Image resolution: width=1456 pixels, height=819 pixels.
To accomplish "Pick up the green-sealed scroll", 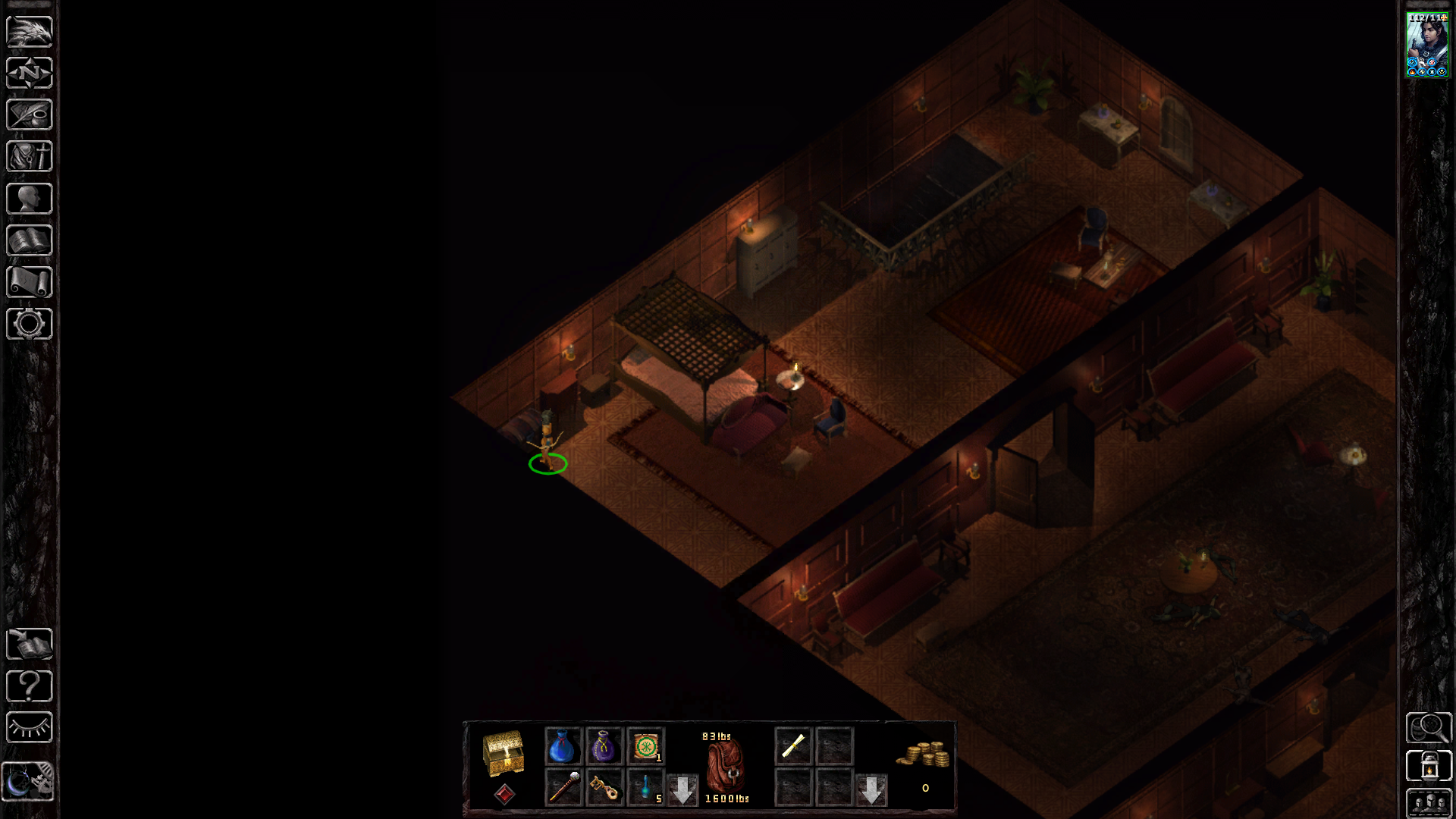I will (645, 746).
